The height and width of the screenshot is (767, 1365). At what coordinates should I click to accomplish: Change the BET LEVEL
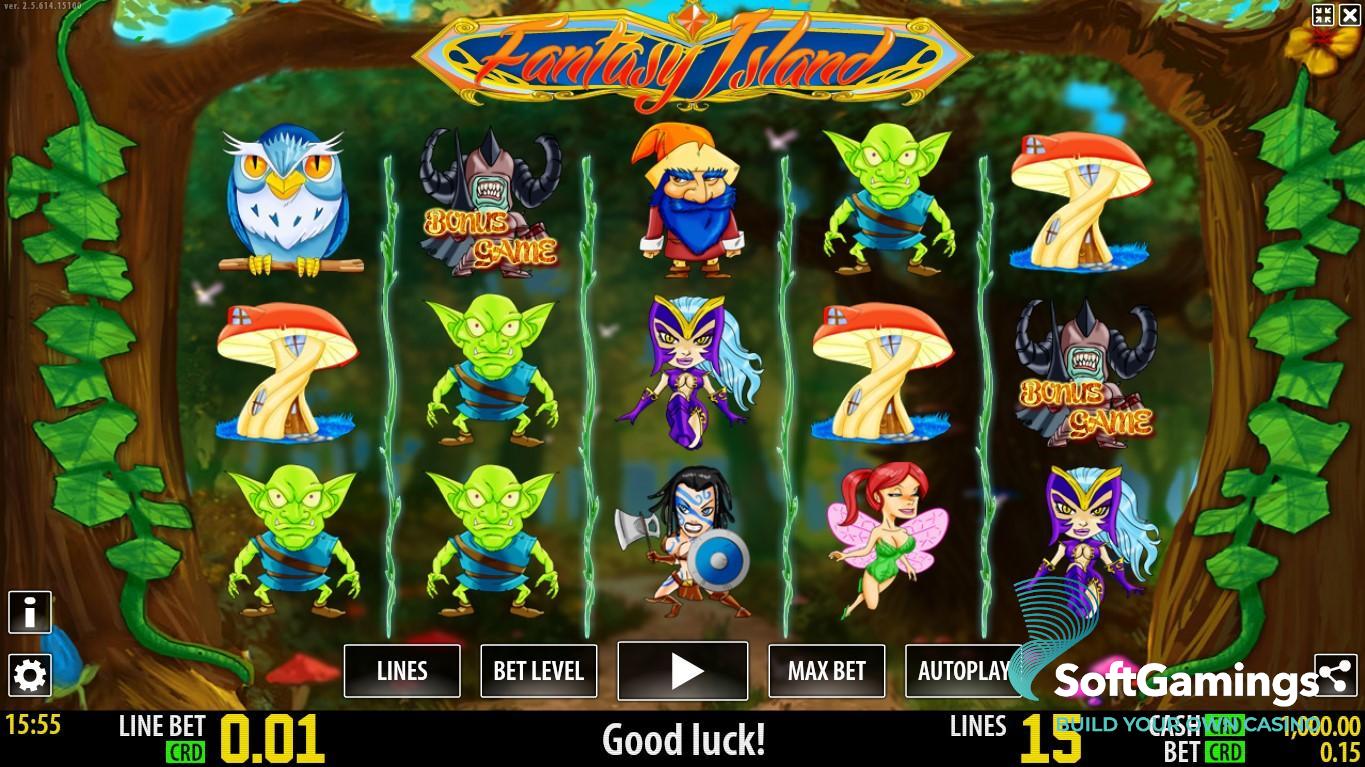pyautogui.click(x=538, y=671)
